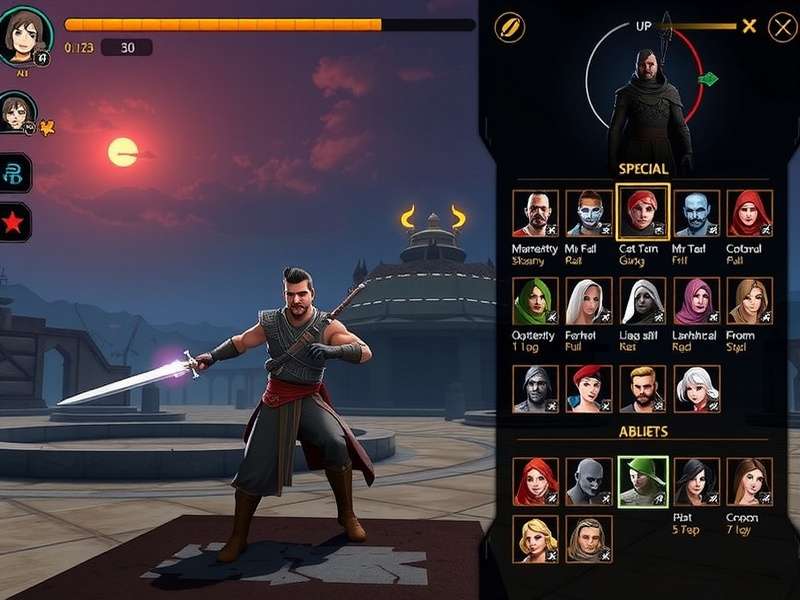Viewport: 800px width, 600px height.
Task: Open the blue rune icon button
Action: (16, 173)
